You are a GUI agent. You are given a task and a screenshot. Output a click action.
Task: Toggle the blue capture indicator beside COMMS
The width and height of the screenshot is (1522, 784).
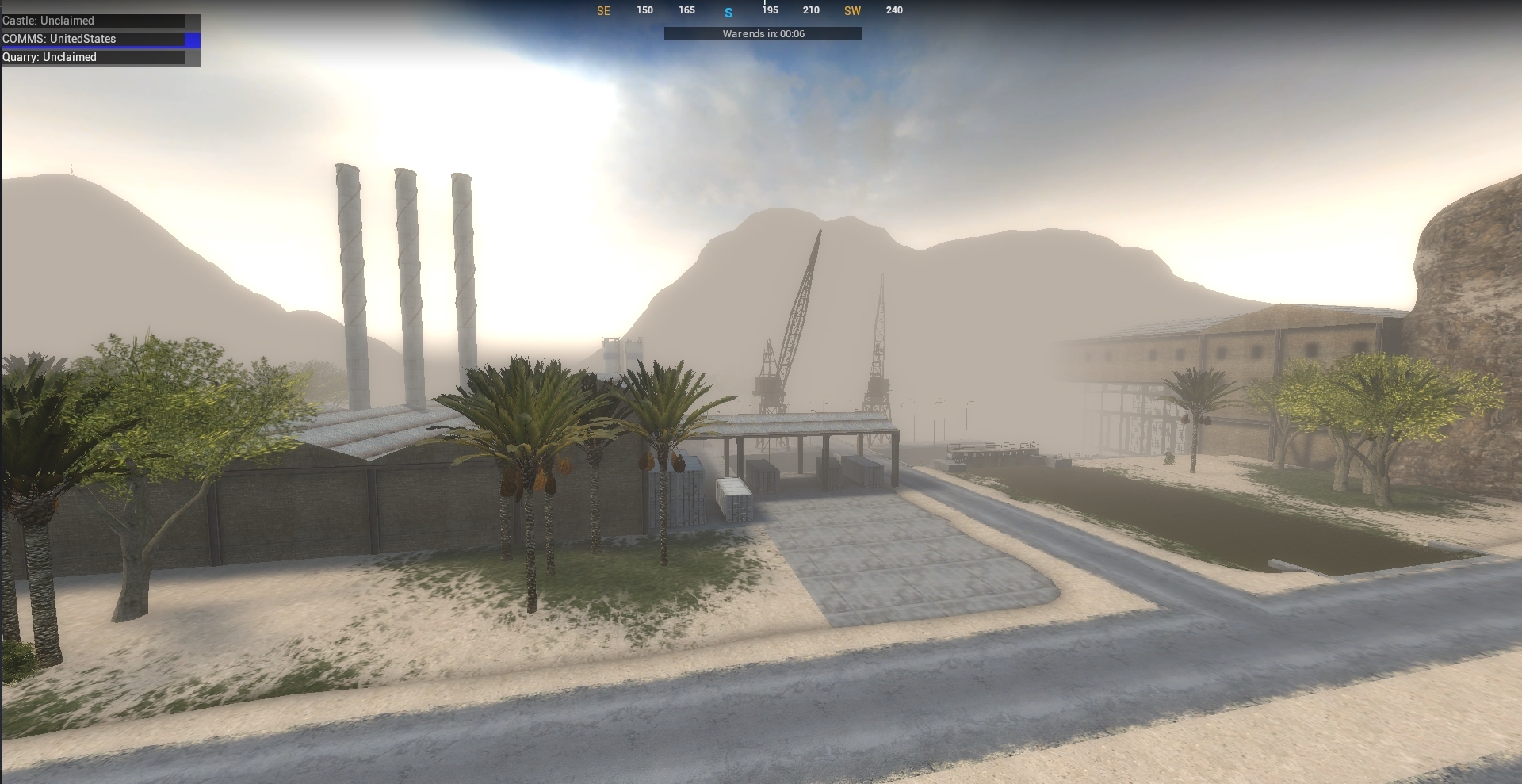(191, 39)
